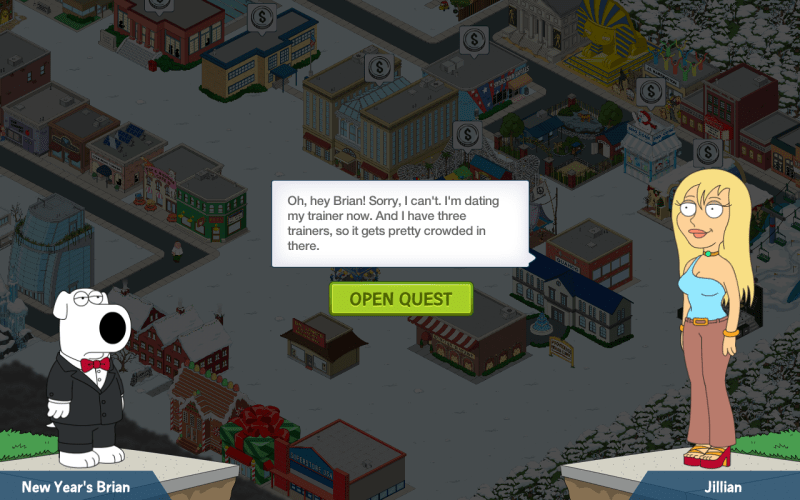The width and height of the screenshot is (800, 500).
Task: Open the quest with the green button
Action: 400,298
